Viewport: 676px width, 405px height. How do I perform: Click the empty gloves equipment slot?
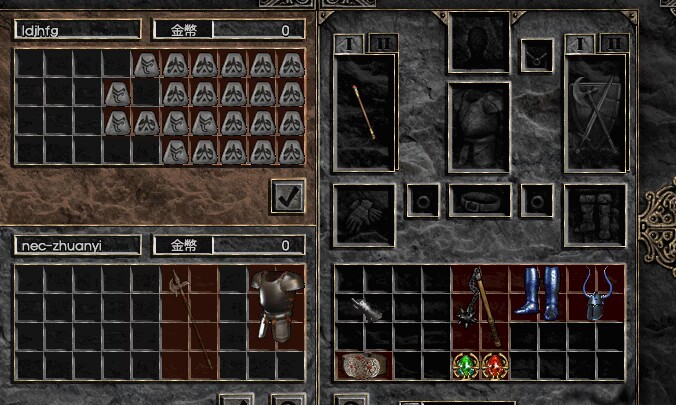pos(364,214)
